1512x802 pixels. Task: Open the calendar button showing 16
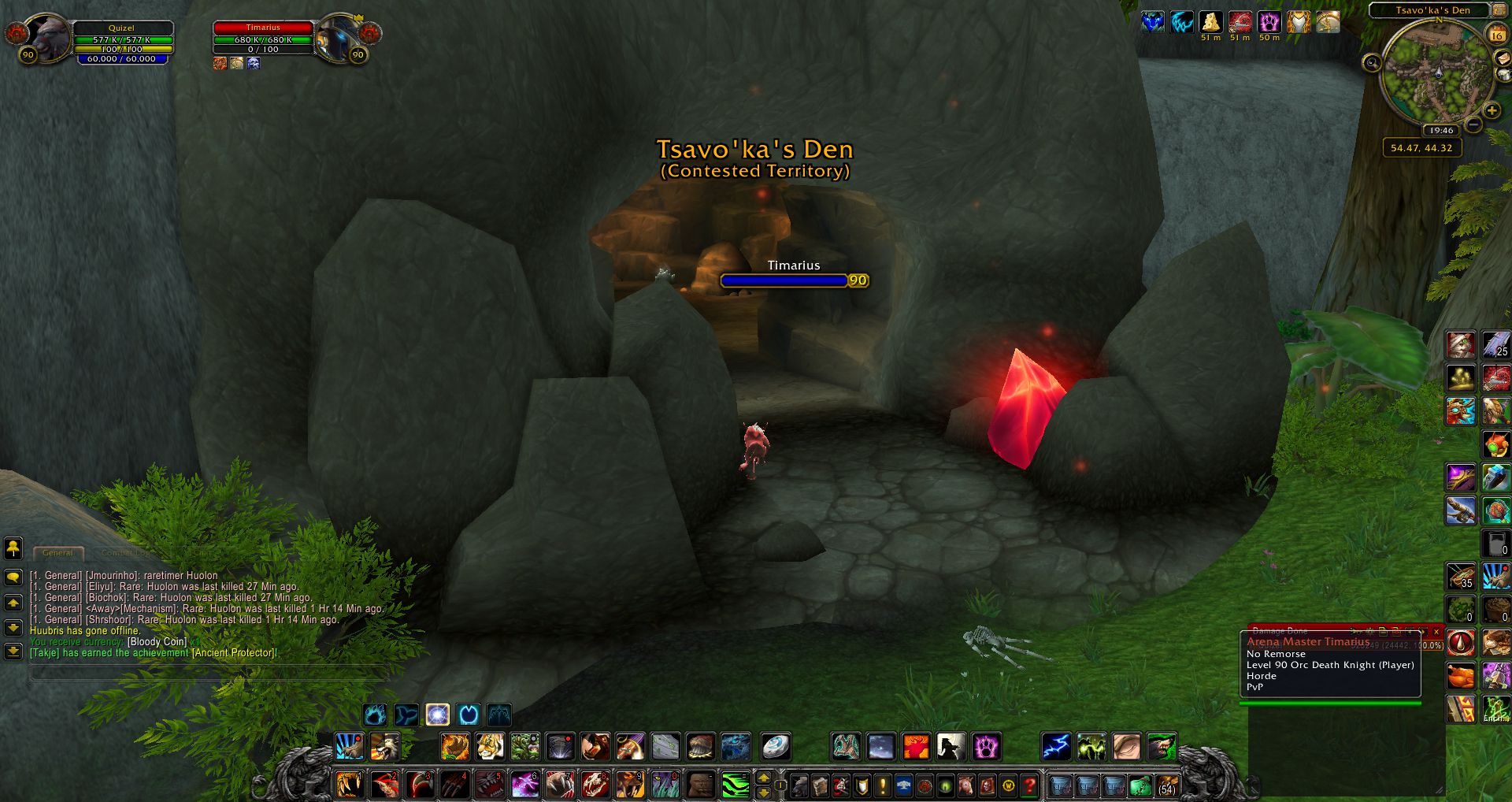pyautogui.click(x=1497, y=34)
